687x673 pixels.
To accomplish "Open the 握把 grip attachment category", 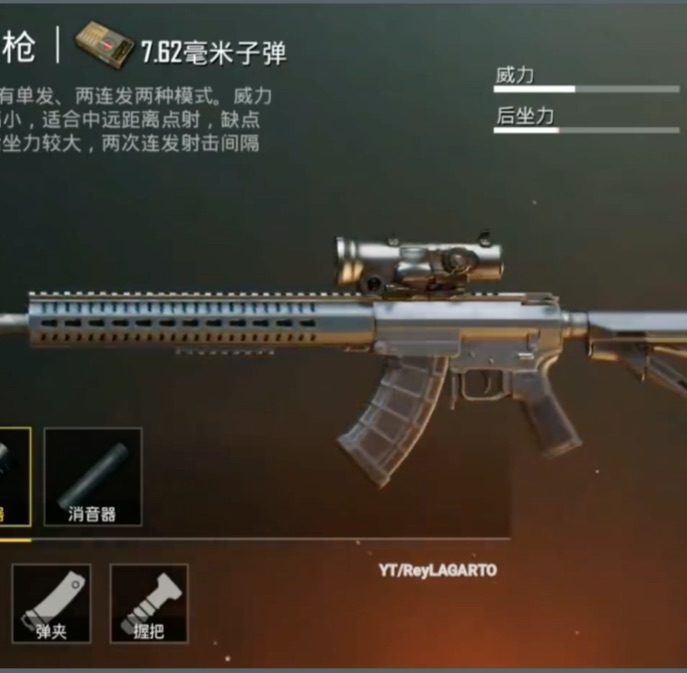I will (x=148, y=603).
